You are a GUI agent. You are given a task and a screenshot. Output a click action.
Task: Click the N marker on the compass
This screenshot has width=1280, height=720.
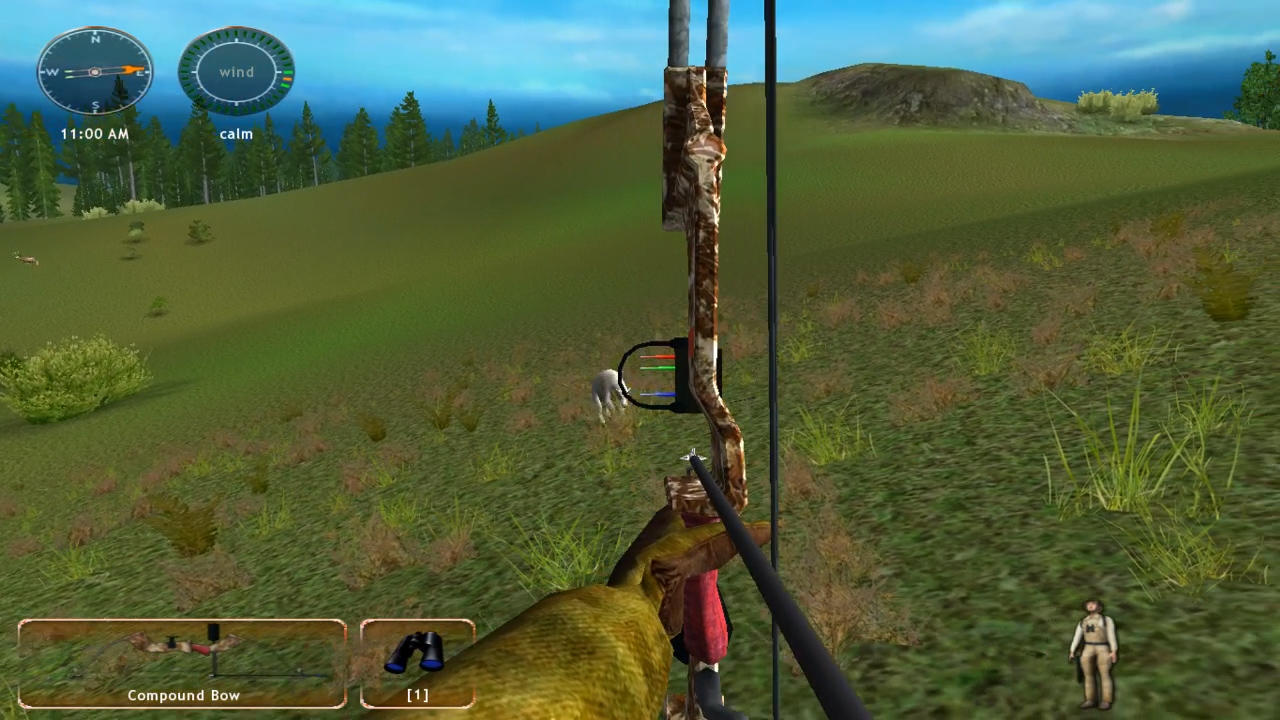95,39
